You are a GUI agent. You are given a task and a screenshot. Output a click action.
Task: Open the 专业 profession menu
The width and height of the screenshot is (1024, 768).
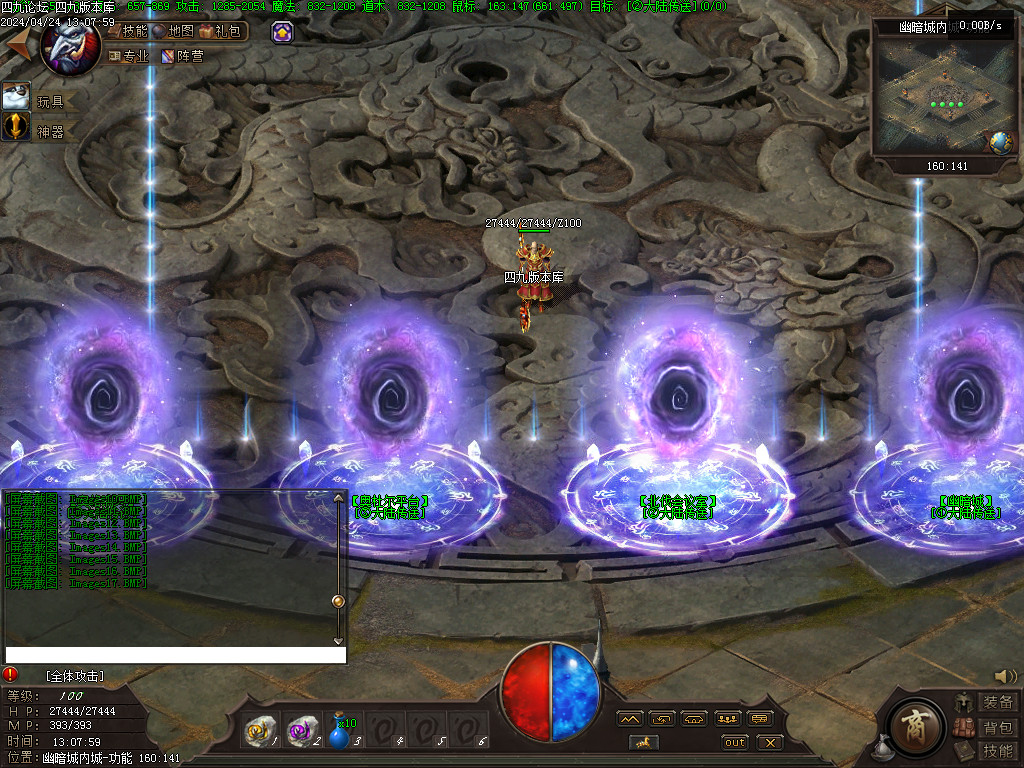(128, 56)
